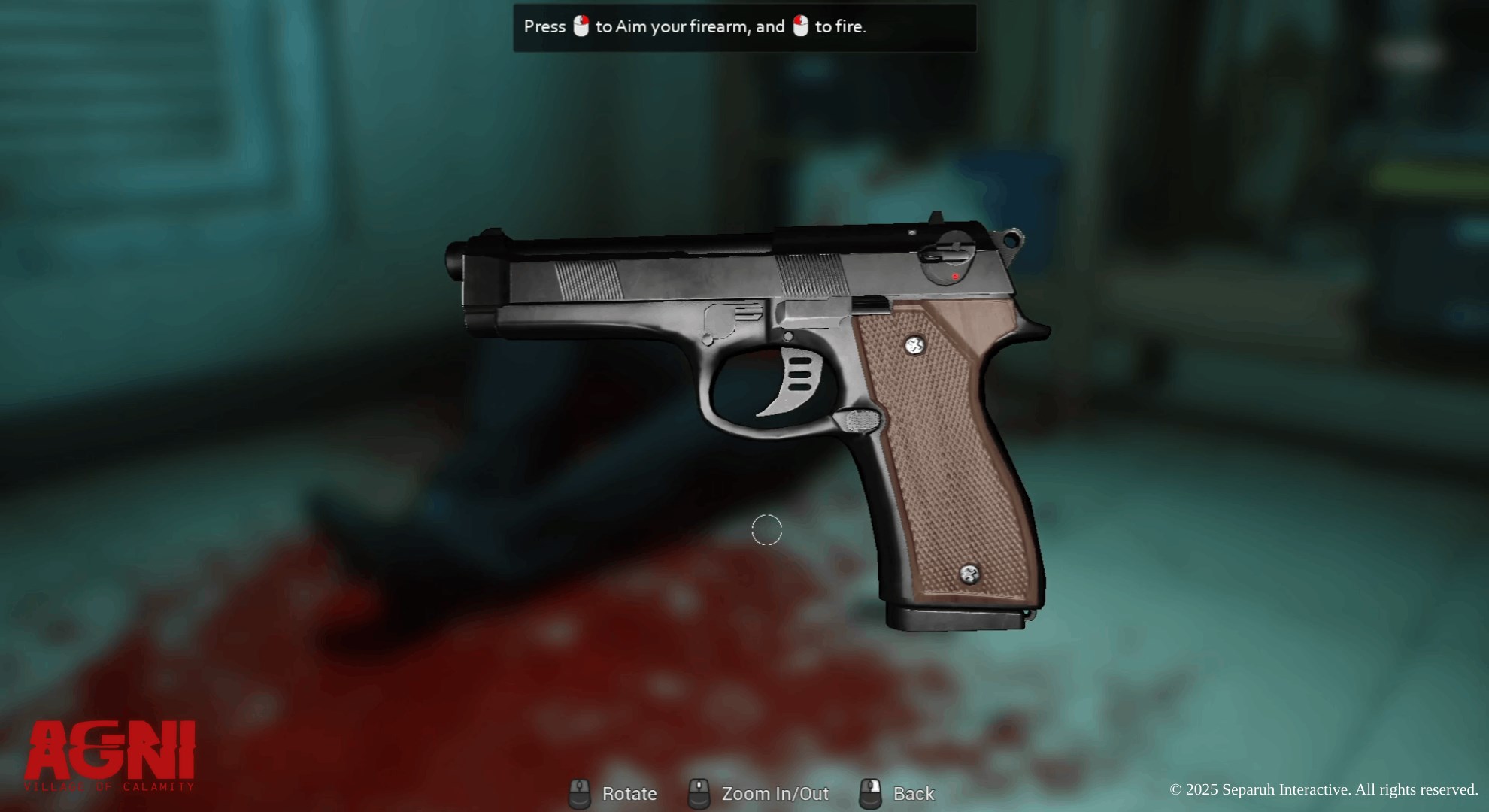This screenshot has width=1489, height=812.
Task: Click the red safety indicator dot
Action: pos(955,276)
